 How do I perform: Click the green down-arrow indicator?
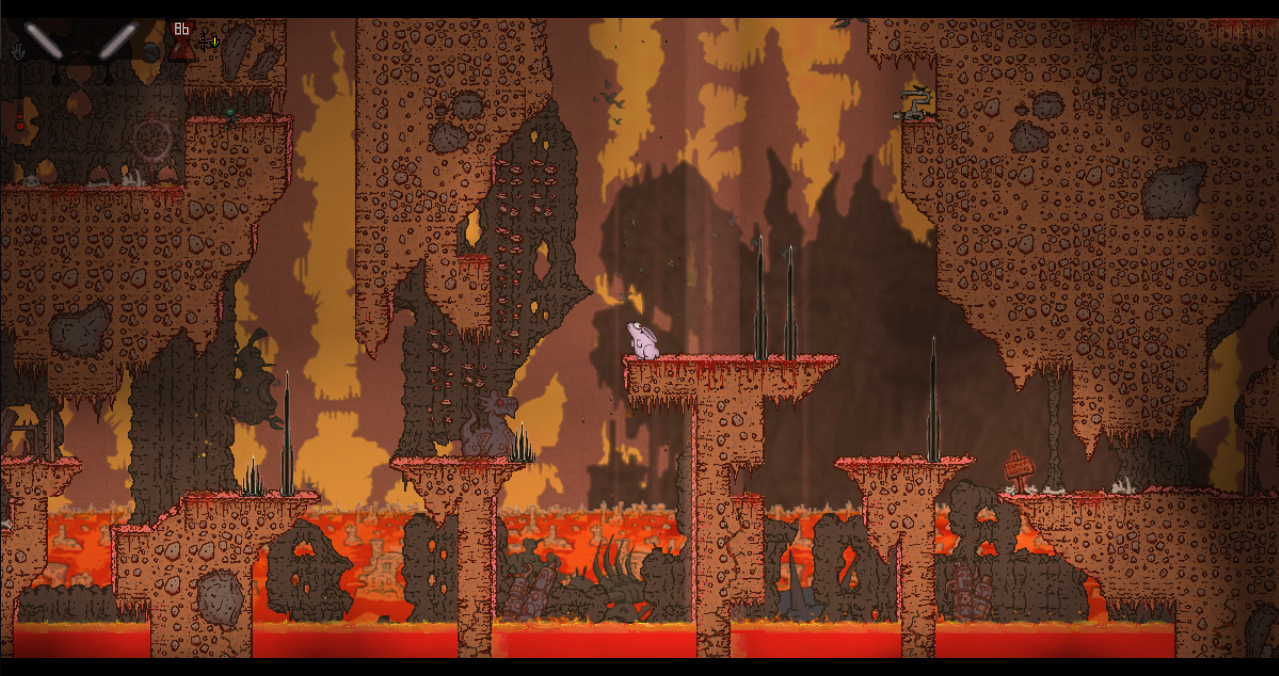tap(214, 42)
